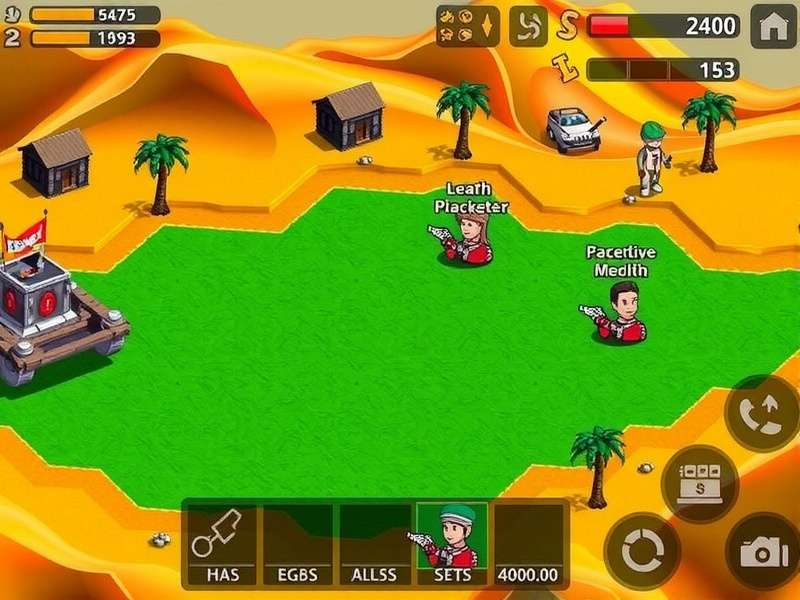Open the cash register shop button

pyautogui.click(x=700, y=483)
